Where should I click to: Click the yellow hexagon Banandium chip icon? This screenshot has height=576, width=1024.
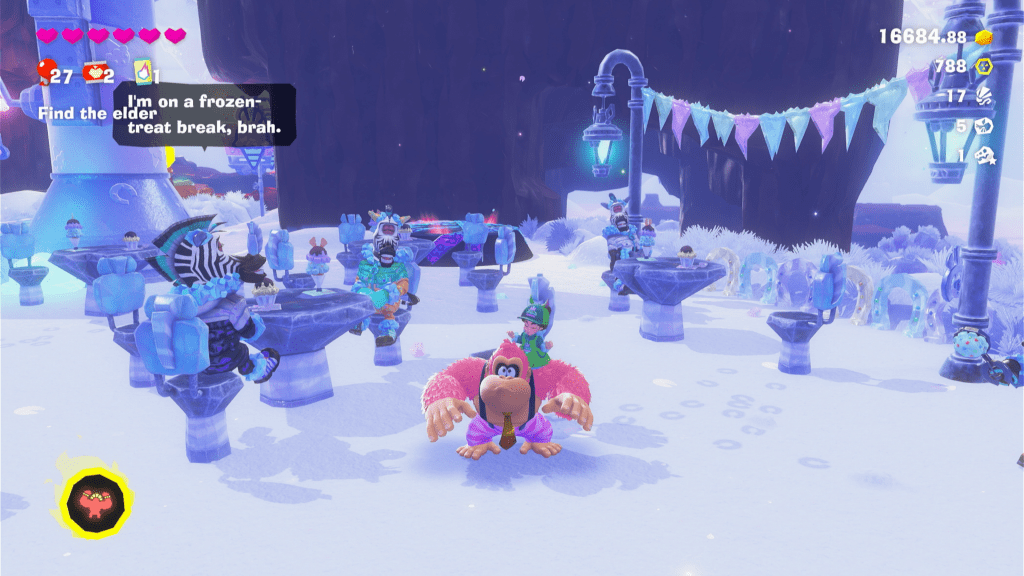[984, 67]
